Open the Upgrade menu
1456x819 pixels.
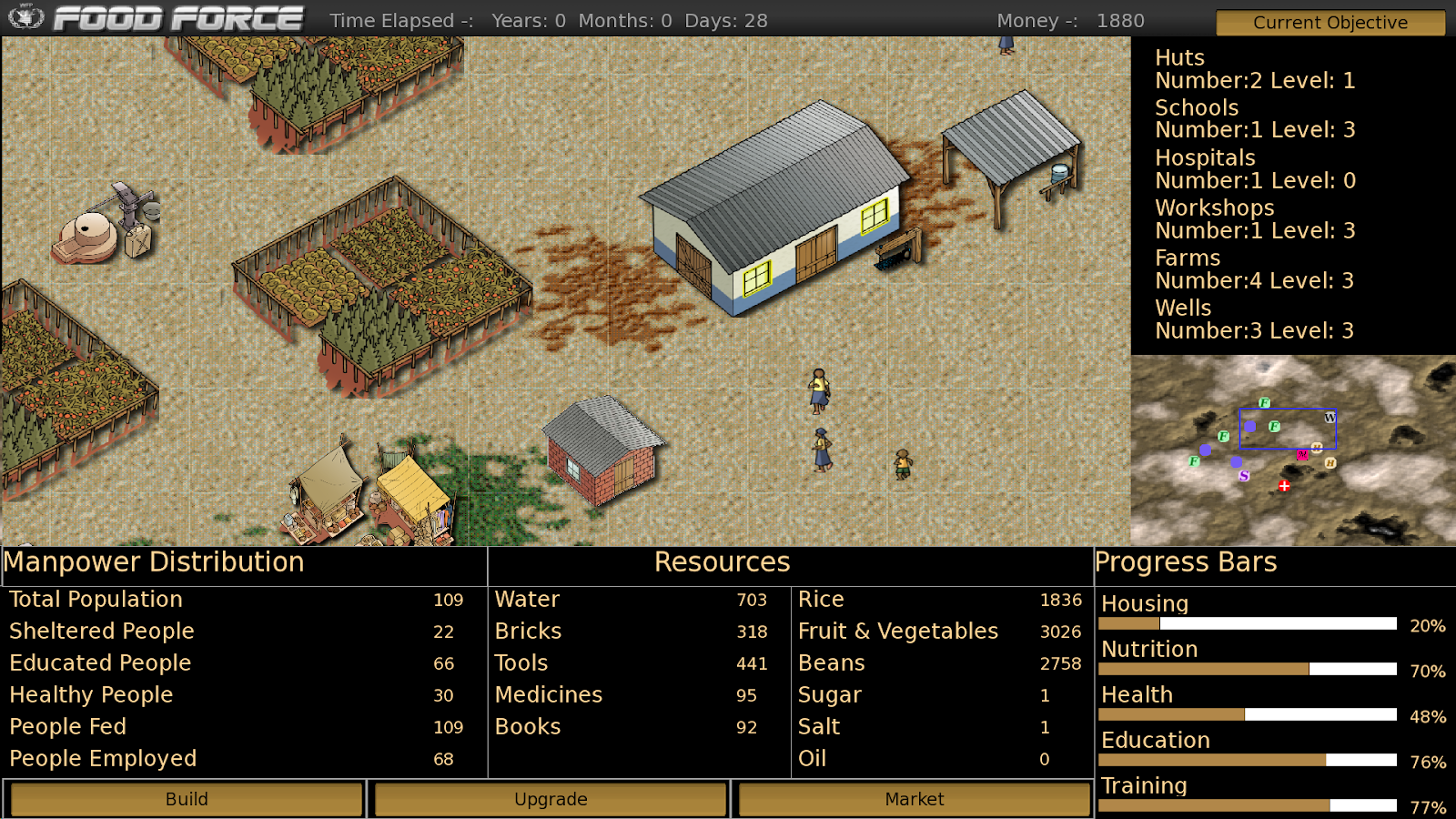point(551,799)
